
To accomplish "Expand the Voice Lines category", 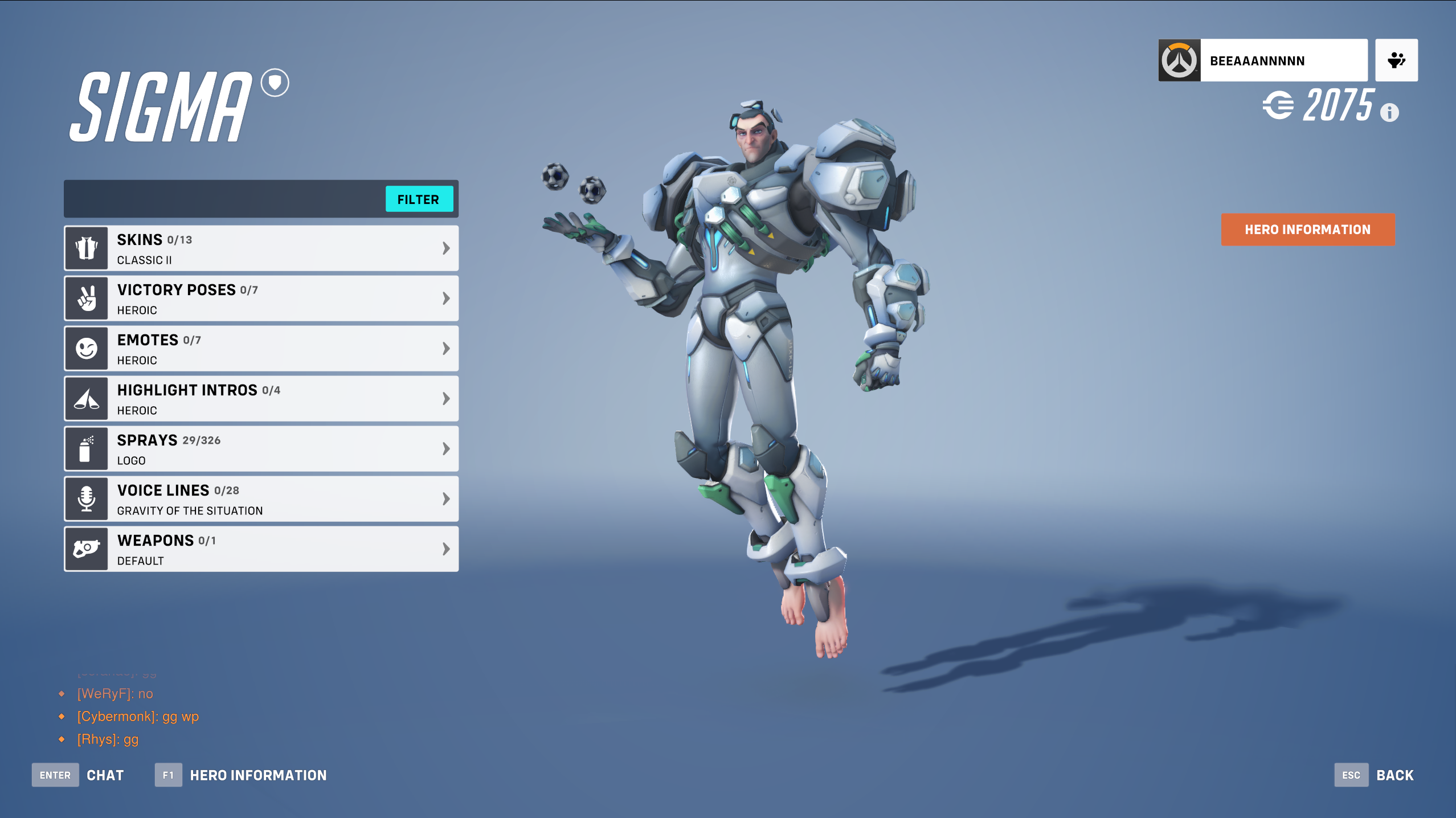I will click(446, 498).
